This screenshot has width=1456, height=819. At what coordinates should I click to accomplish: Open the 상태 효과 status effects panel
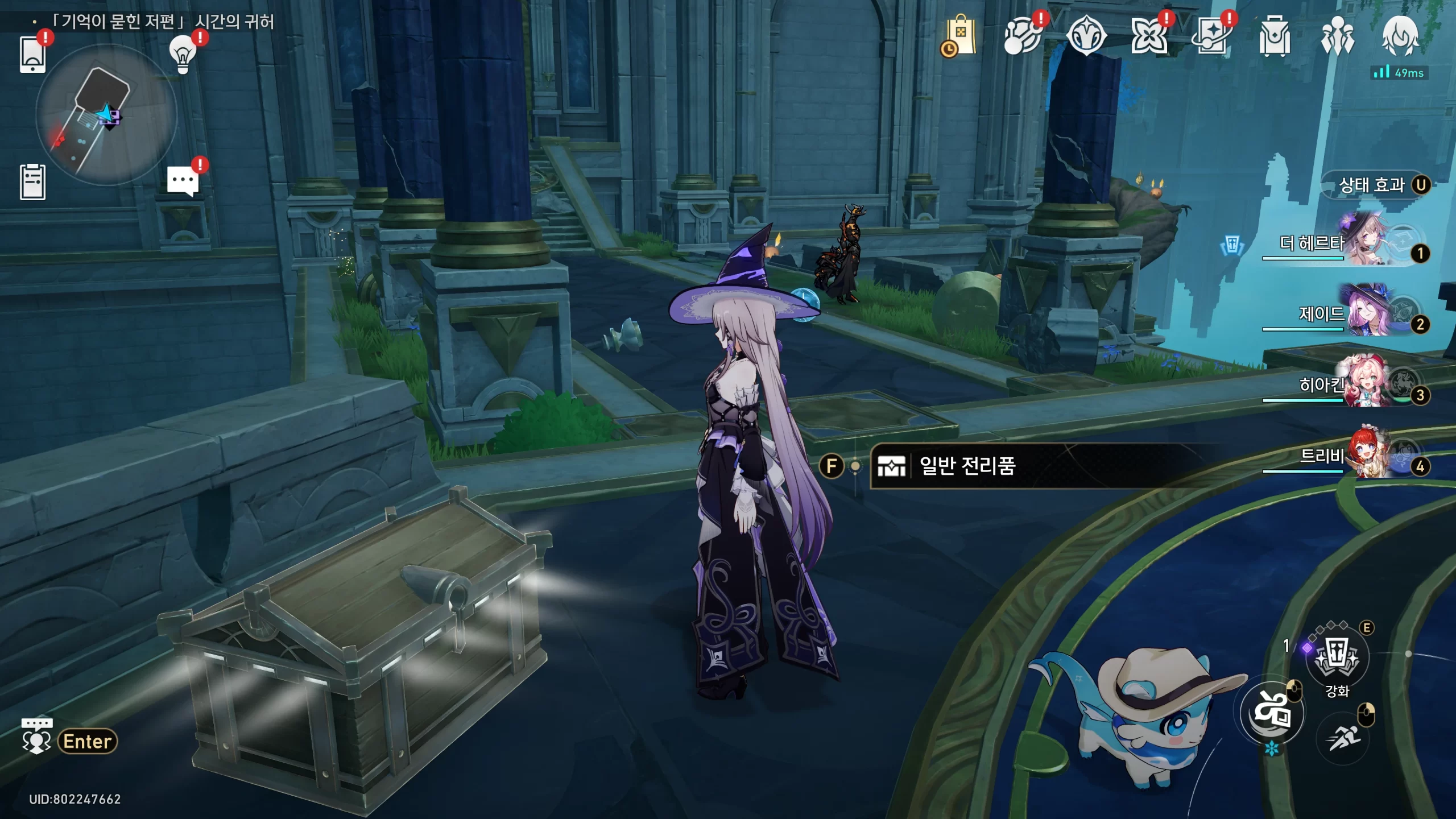pos(1375,185)
